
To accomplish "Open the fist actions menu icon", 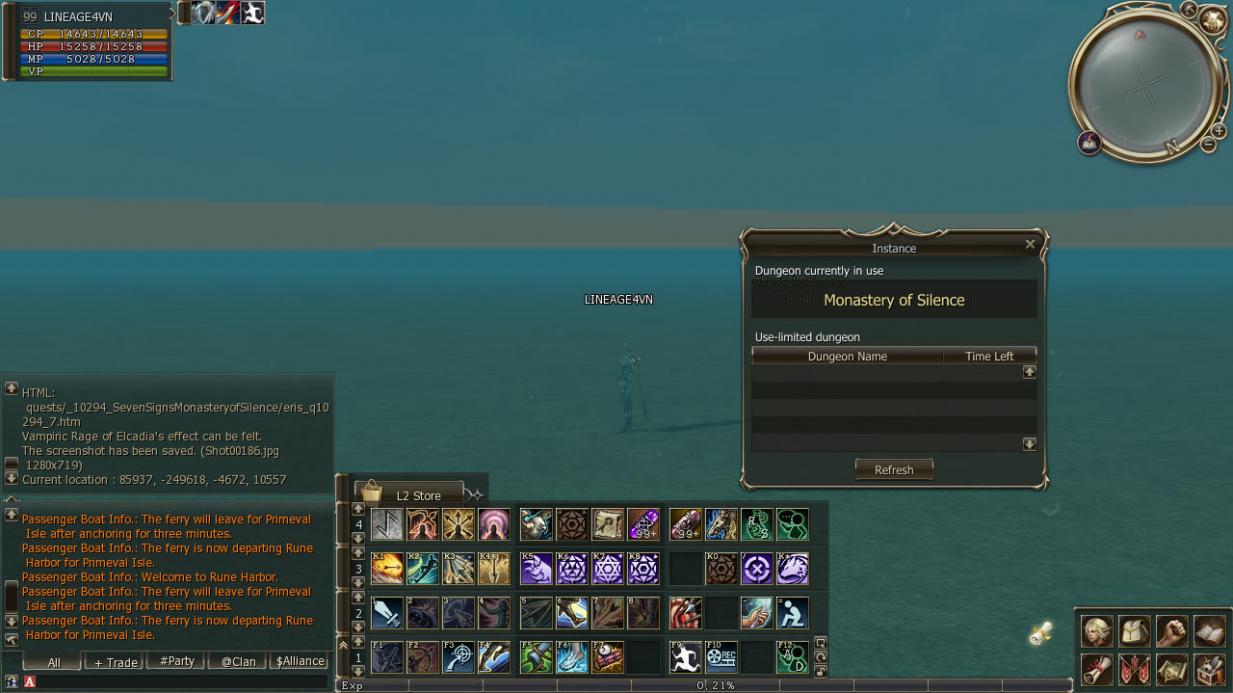I will coord(1171,631).
